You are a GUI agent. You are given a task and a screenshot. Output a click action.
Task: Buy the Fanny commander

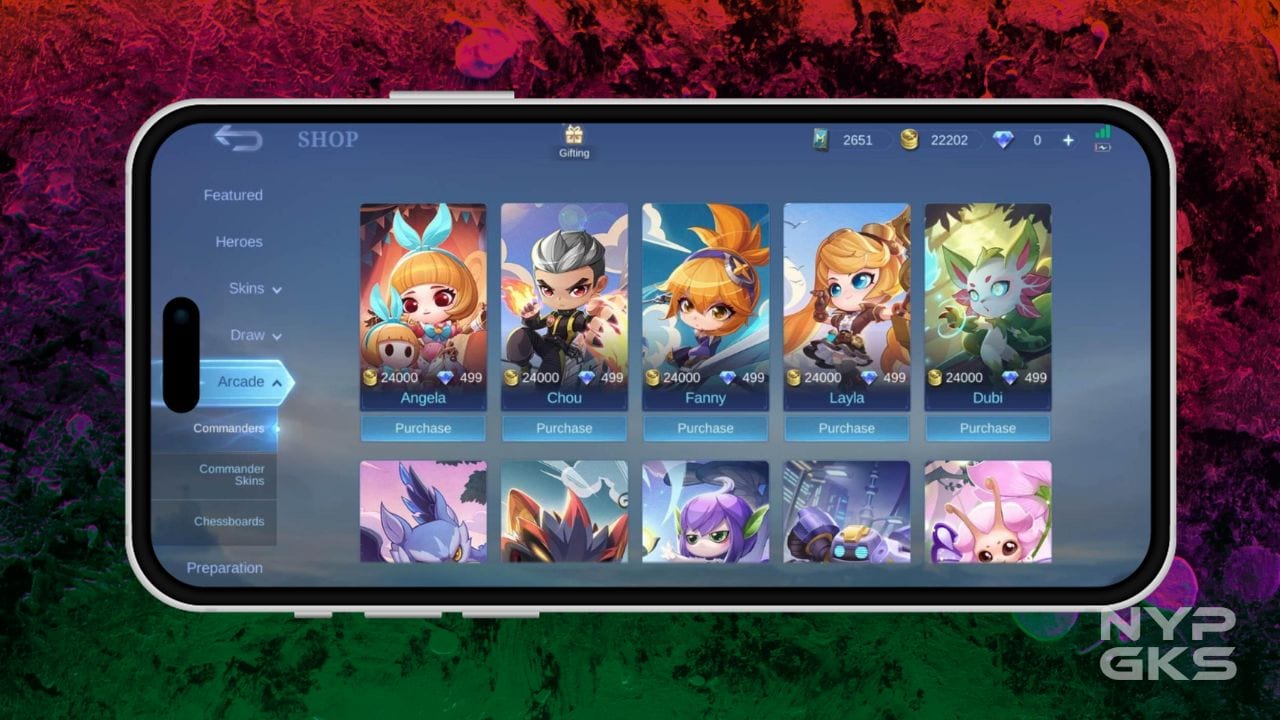pos(705,428)
